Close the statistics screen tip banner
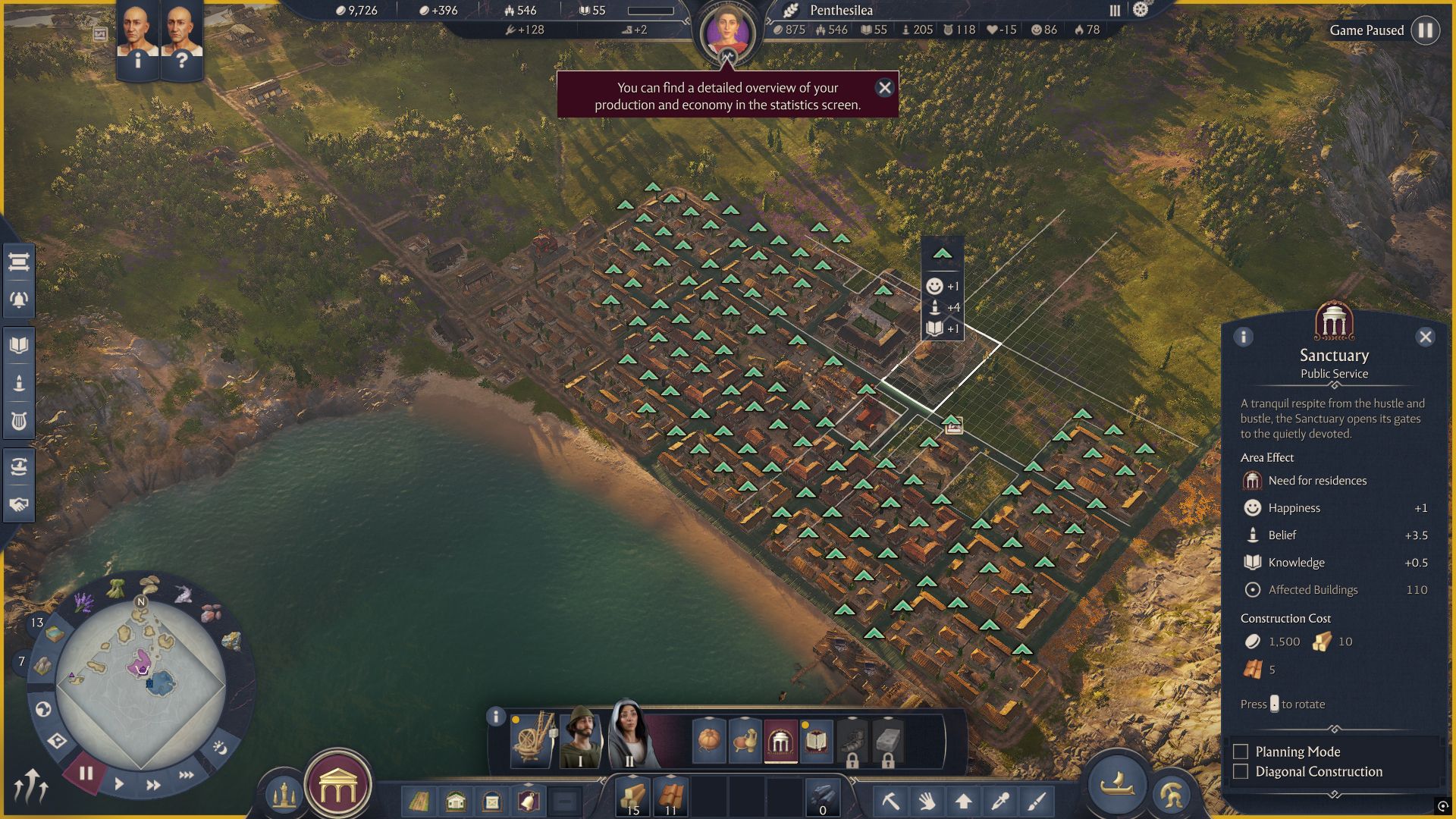Screen dimensions: 1456x819 pos(884,88)
